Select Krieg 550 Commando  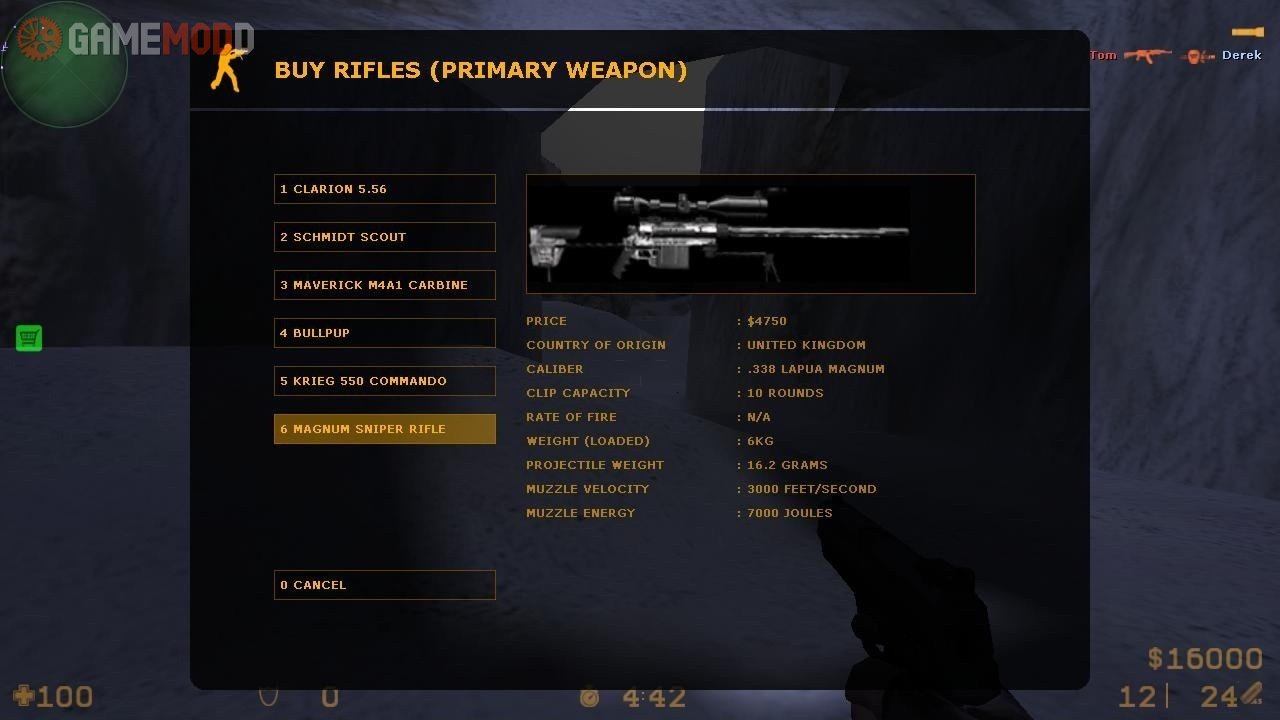(384, 381)
